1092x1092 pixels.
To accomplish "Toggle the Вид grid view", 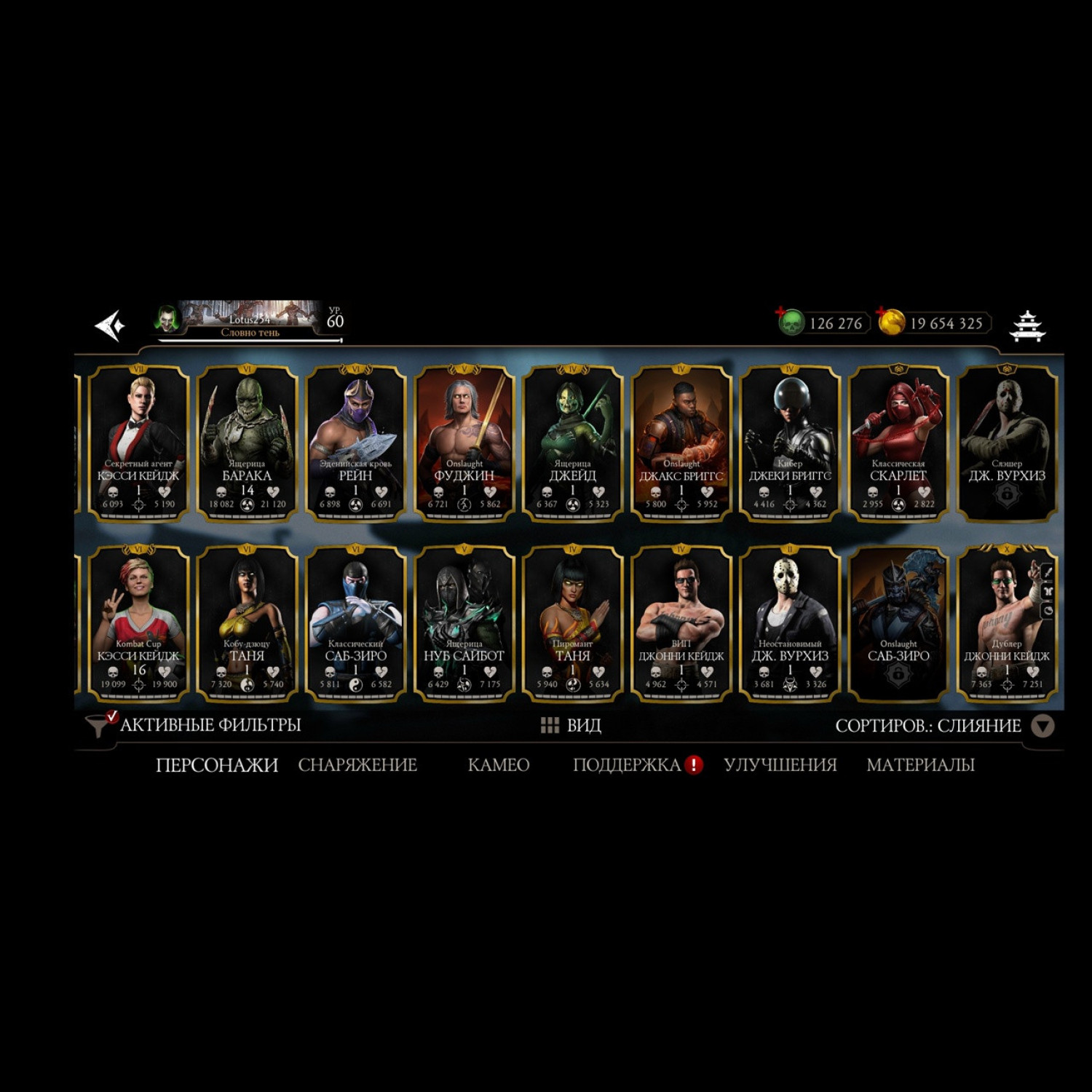I will point(571,725).
